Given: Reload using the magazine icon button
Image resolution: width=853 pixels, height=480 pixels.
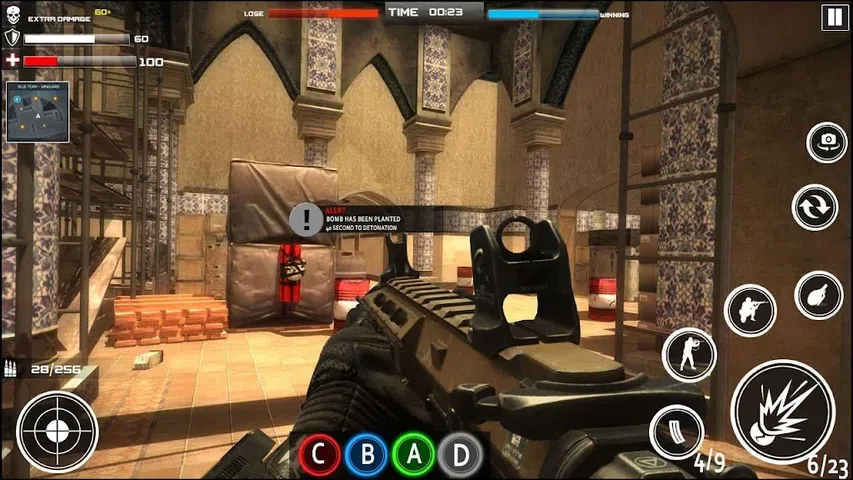Looking at the screenshot, I should click(x=676, y=432).
